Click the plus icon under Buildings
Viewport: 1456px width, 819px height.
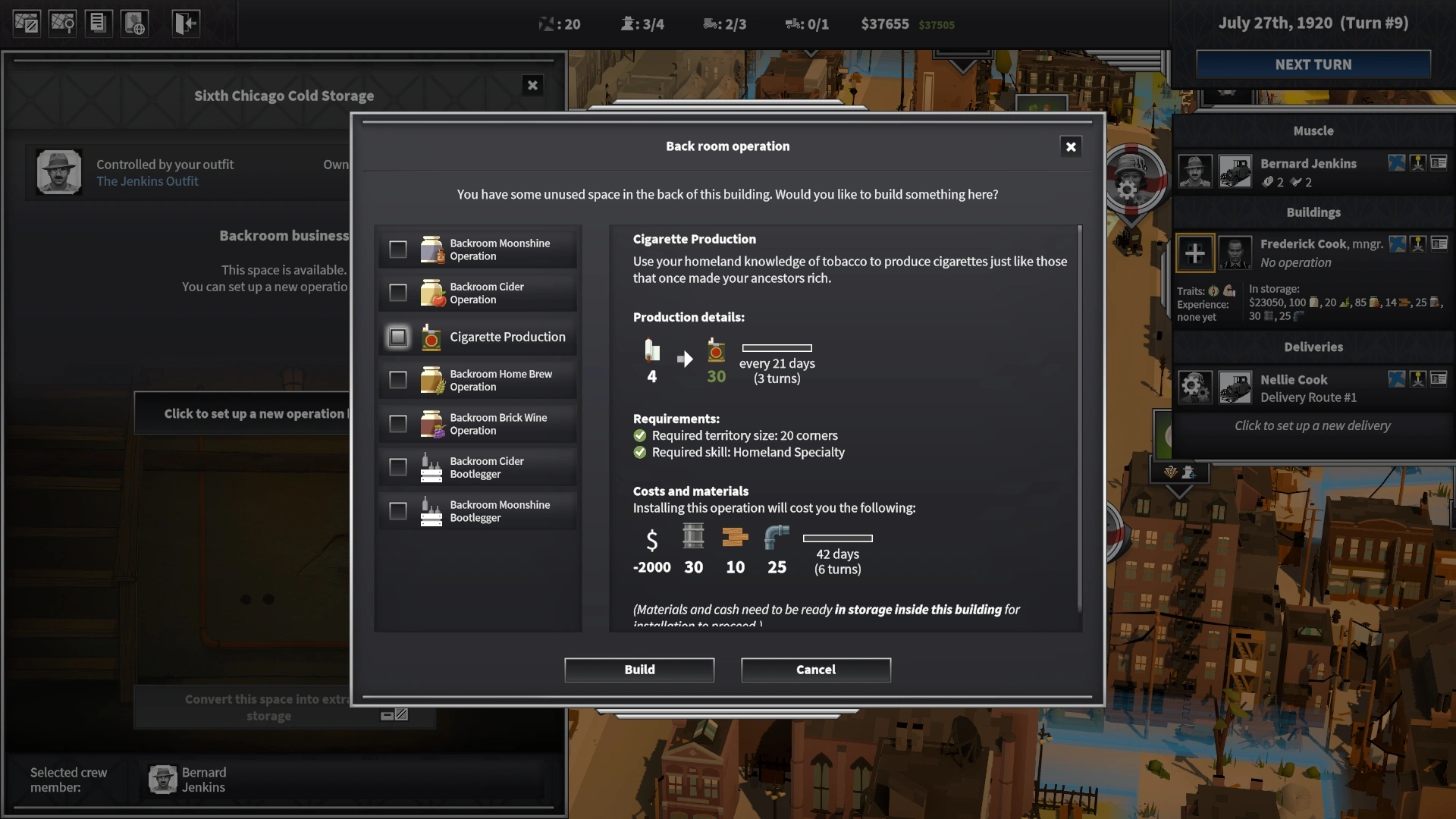1194,253
